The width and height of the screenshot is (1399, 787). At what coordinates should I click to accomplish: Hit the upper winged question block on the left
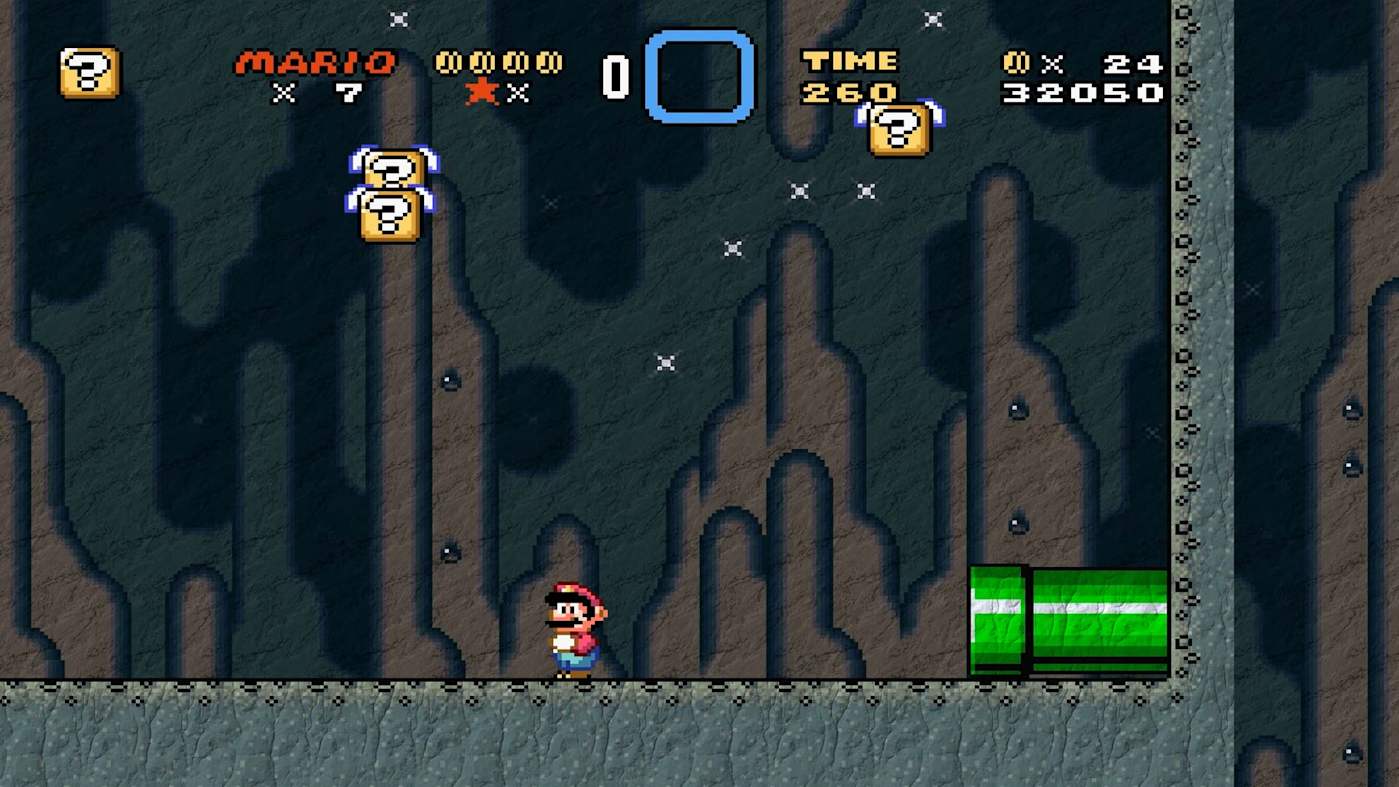click(395, 172)
